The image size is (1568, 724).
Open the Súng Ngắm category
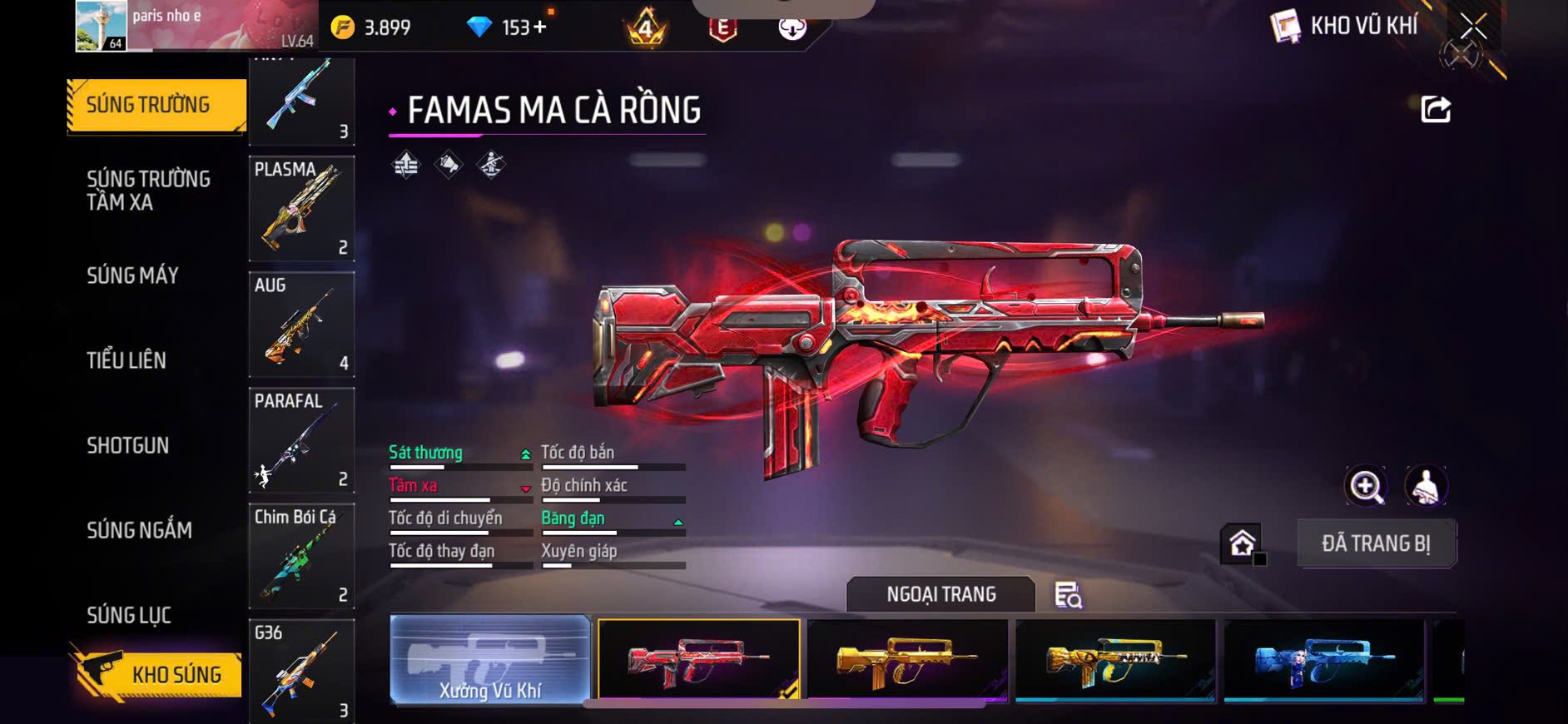tap(140, 530)
